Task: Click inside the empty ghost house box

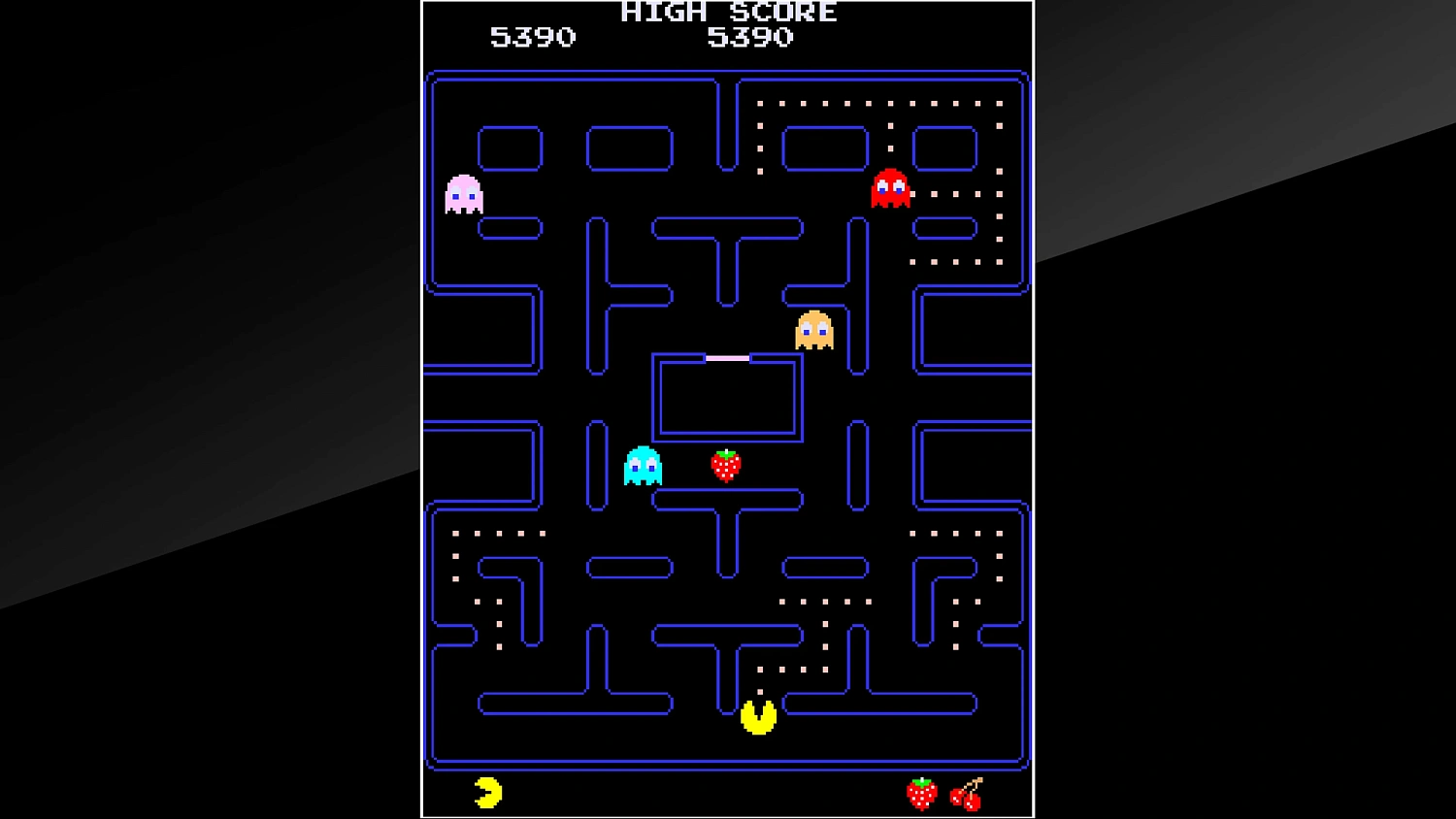Action: [728, 398]
